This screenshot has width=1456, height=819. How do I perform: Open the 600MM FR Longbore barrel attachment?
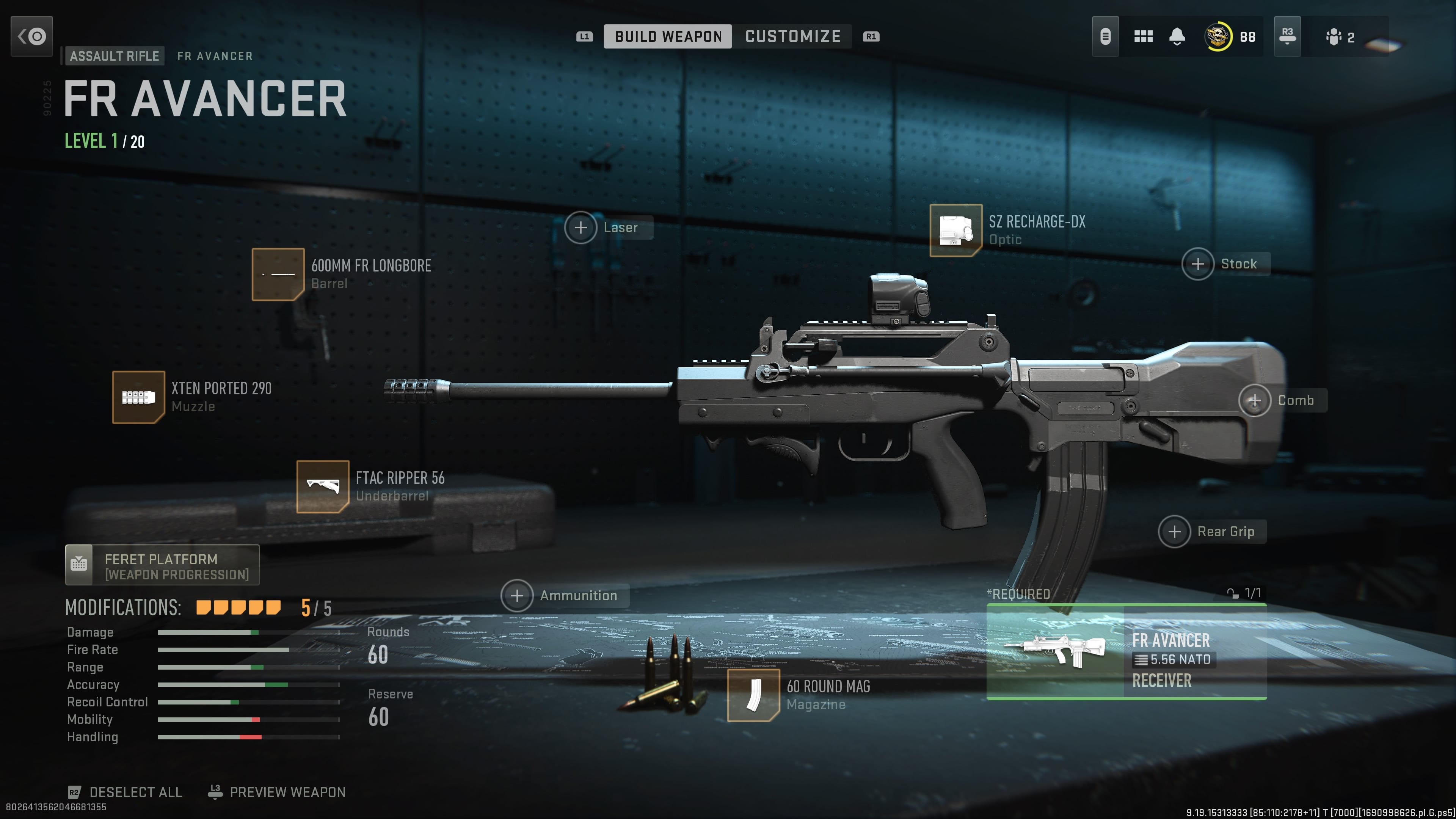coord(279,275)
